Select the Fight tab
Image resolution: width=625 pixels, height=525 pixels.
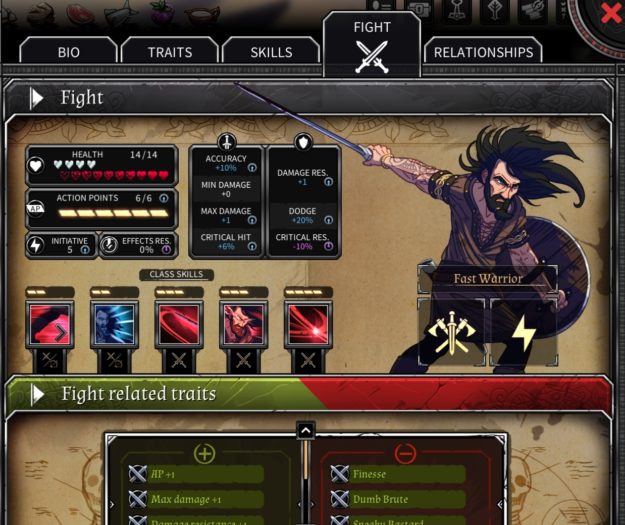tap(372, 45)
